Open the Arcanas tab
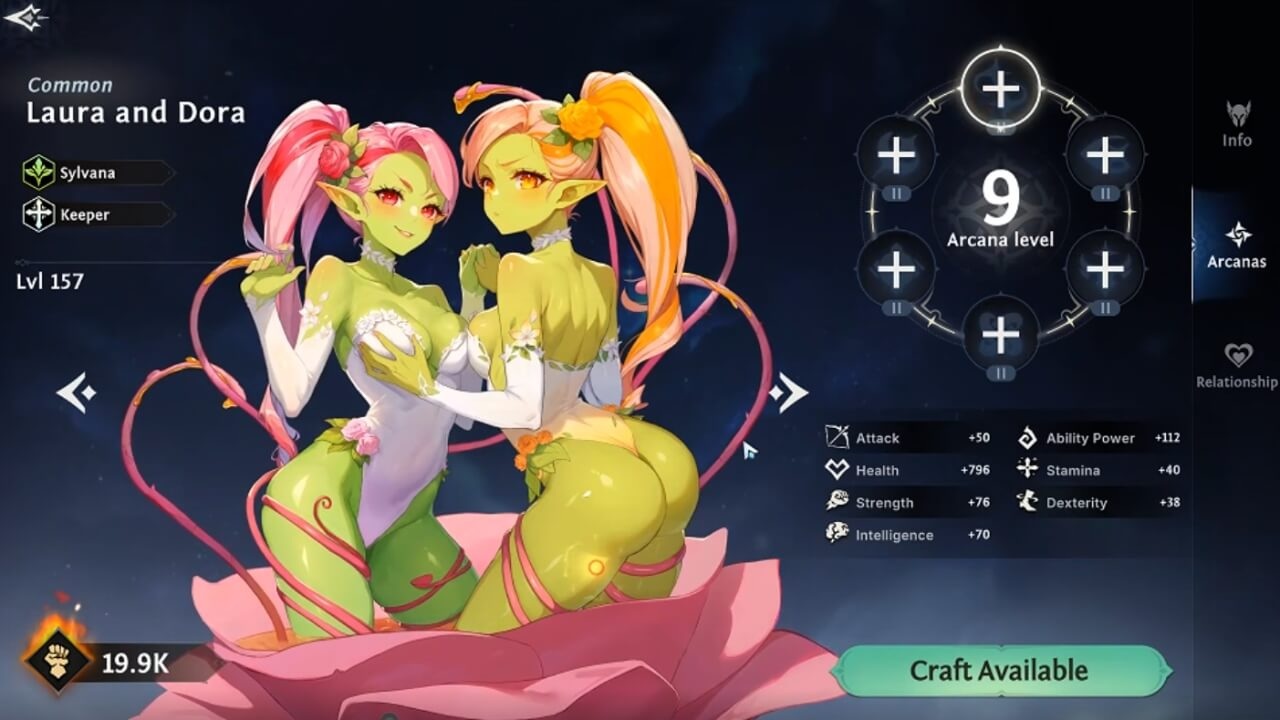Screen dimensions: 1280x720 (1237, 245)
